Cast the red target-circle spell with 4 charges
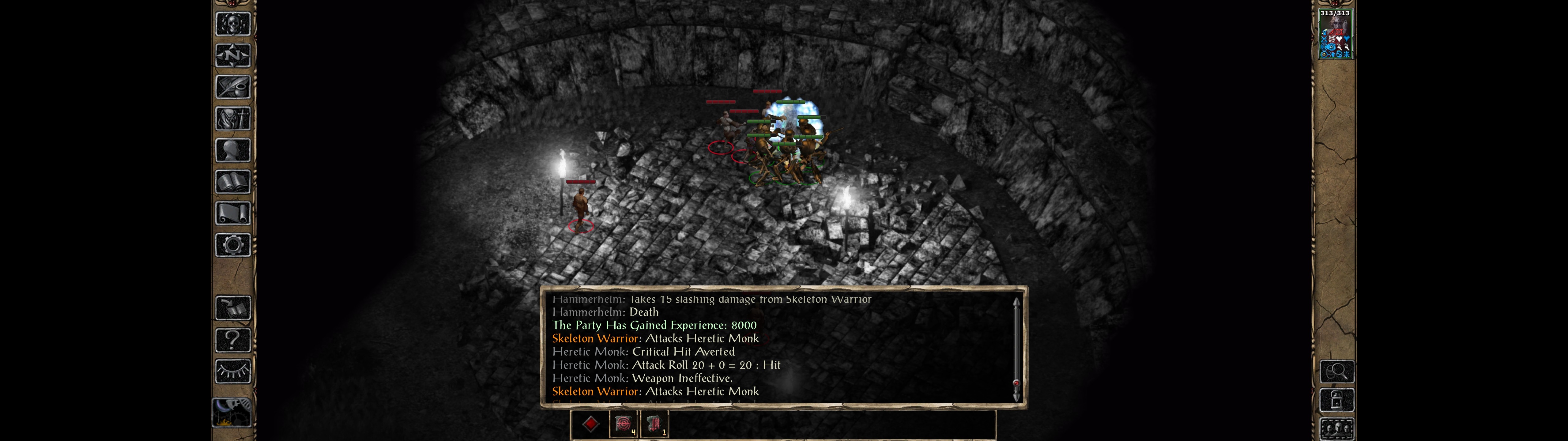The width and height of the screenshot is (1568, 441). [623, 424]
